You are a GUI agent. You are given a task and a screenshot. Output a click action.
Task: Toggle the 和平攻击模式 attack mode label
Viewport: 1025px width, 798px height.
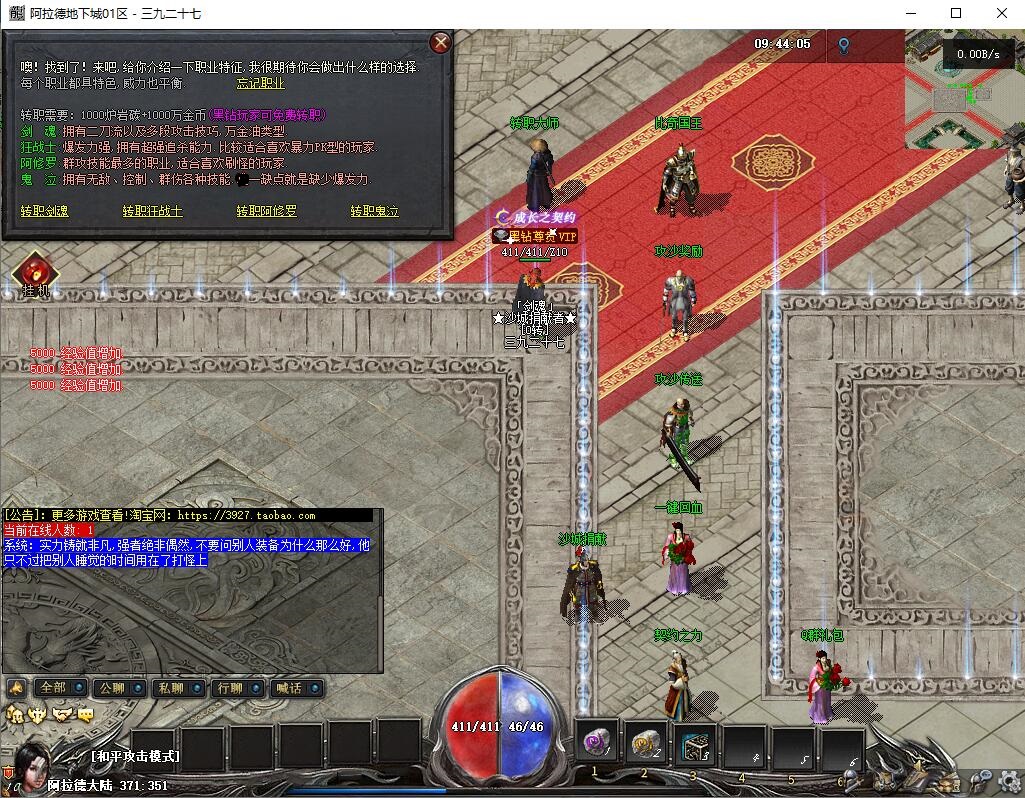[x=135, y=756]
